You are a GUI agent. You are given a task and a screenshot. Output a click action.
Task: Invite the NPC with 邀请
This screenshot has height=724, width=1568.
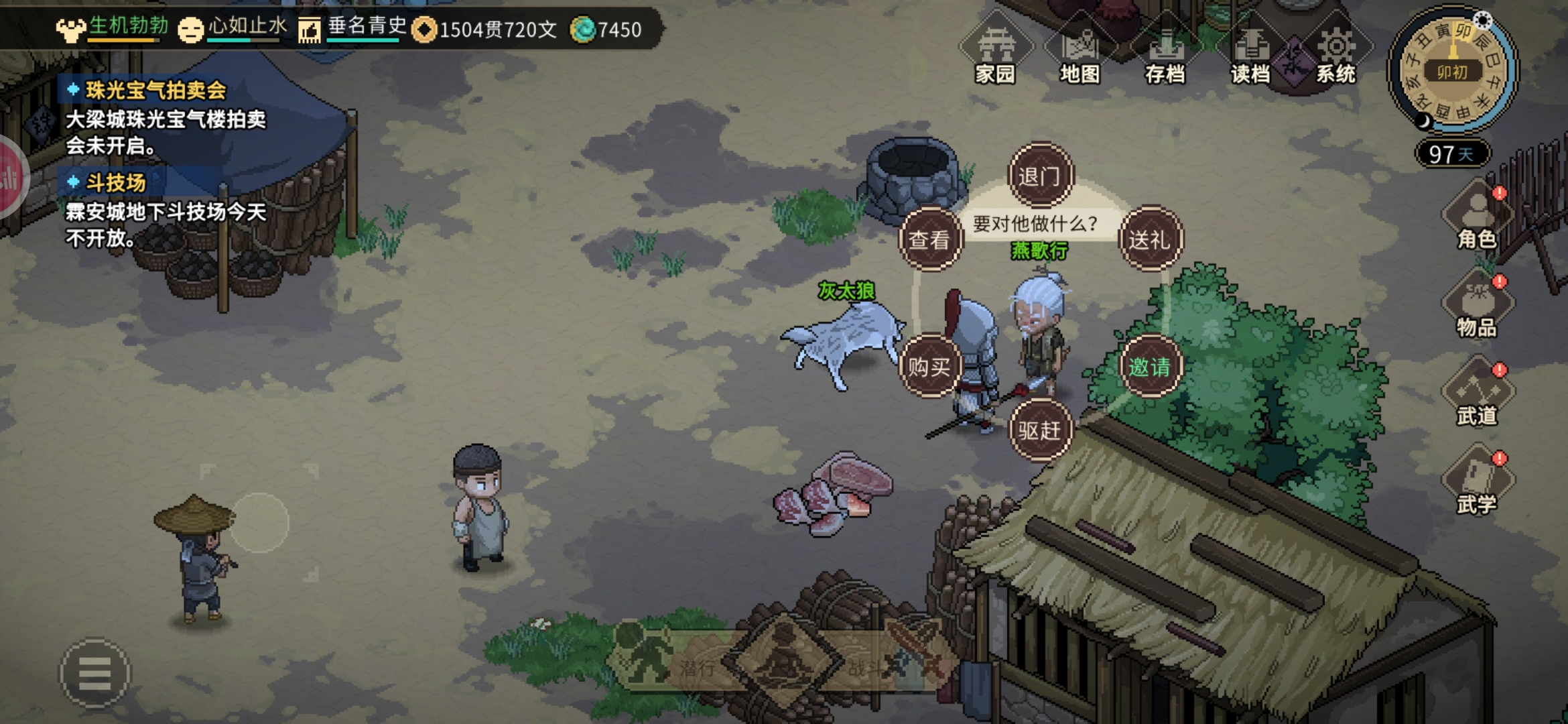tap(1150, 366)
